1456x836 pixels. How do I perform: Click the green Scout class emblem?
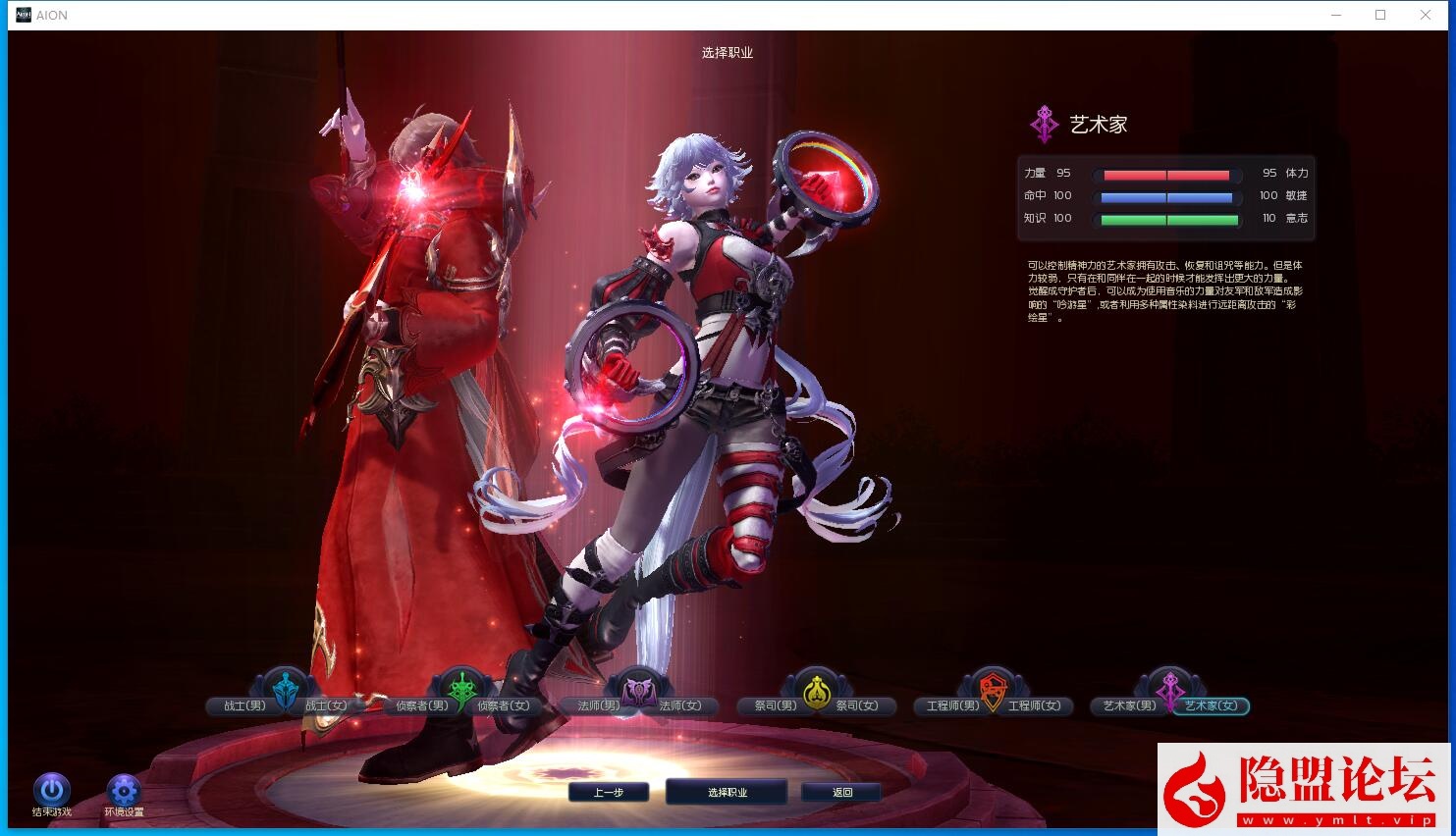[x=461, y=688]
